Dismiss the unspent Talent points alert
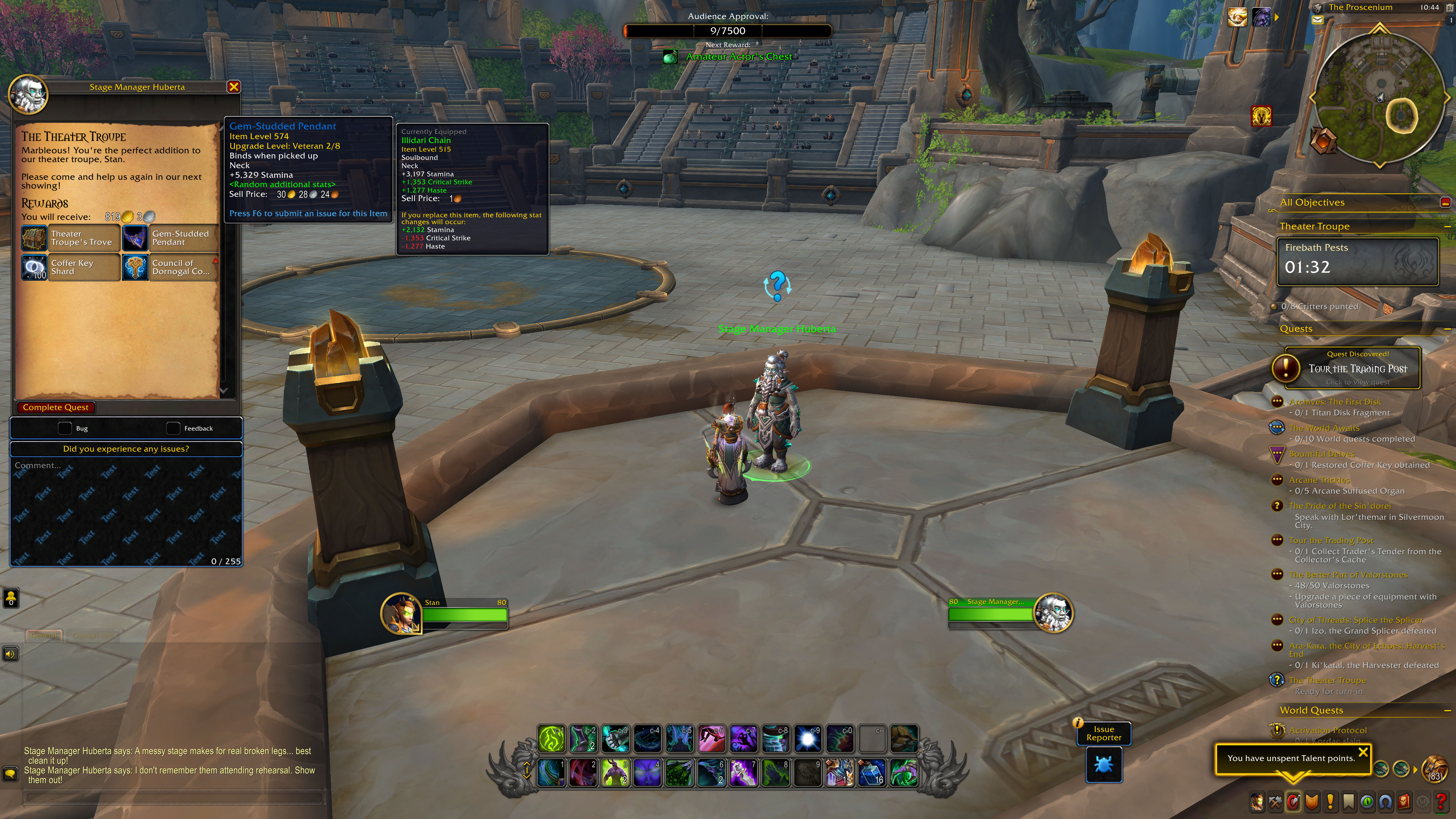The image size is (1456, 819). [x=1363, y=752]
